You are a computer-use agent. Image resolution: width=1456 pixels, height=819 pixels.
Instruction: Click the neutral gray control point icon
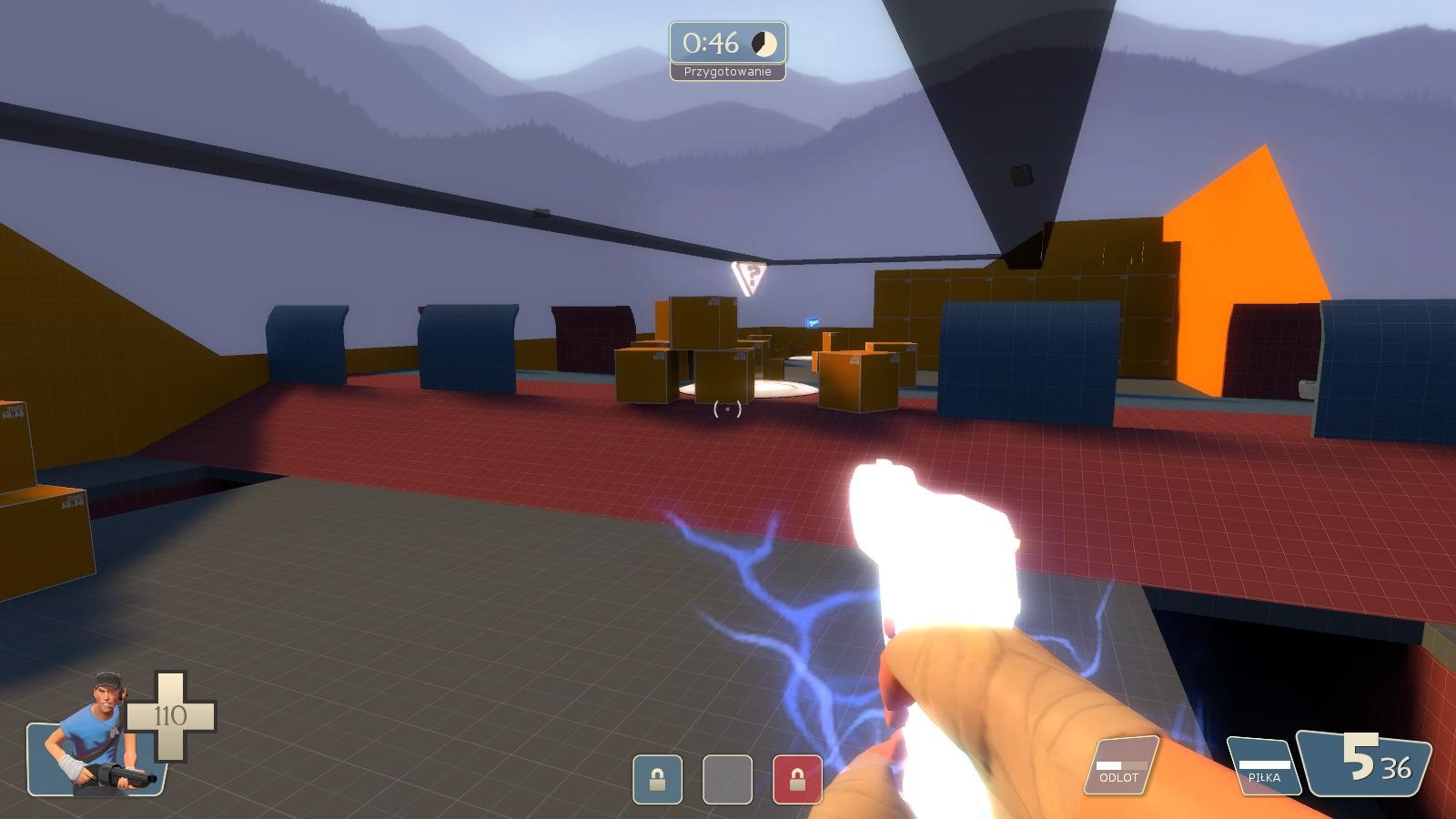click(727, 779)
